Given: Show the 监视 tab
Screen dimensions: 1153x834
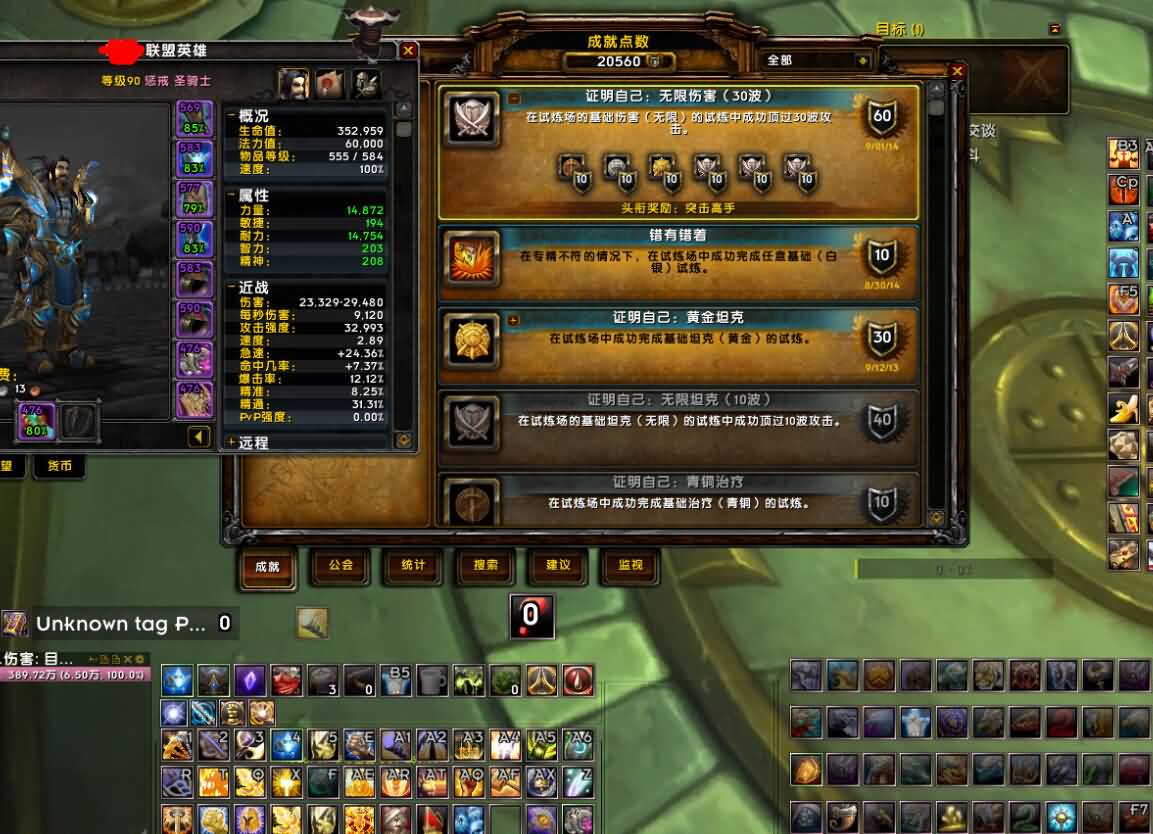Looking at the screenshot, I should tap(630, 565).
